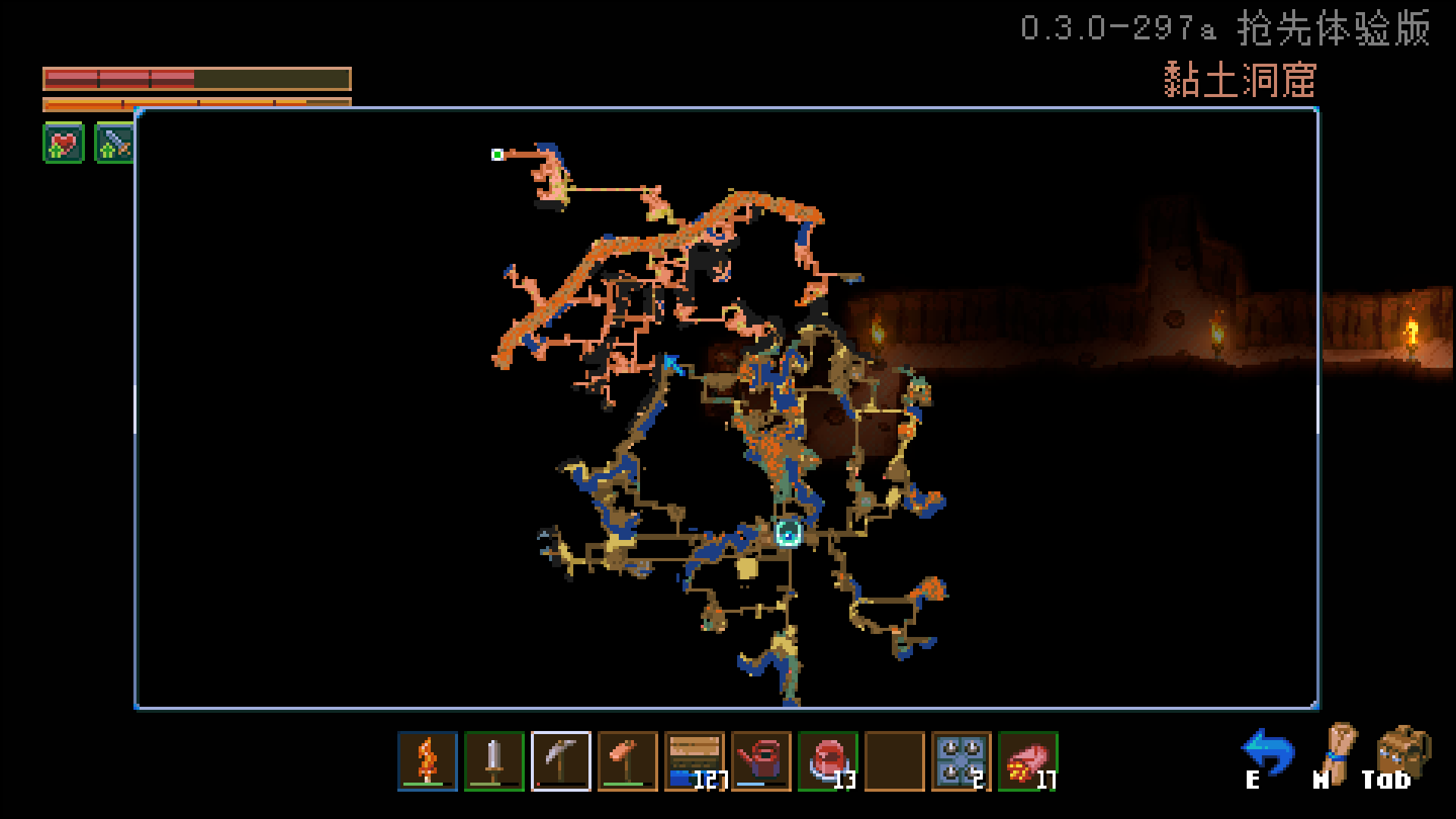Select the blue four-burner tile slot
Viewport: 1456px width, 819px height.
pyautogui.click(x=962, y=761)
